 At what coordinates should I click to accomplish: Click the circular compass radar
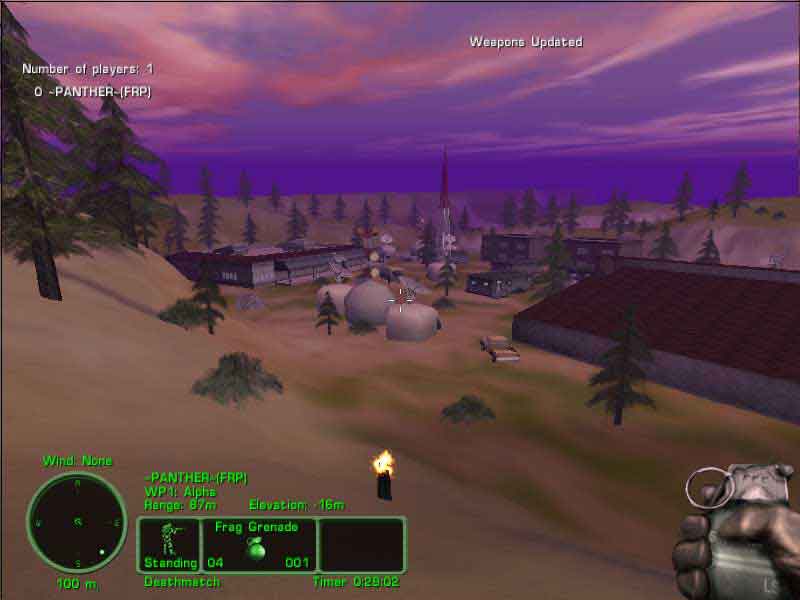point(77,522)
